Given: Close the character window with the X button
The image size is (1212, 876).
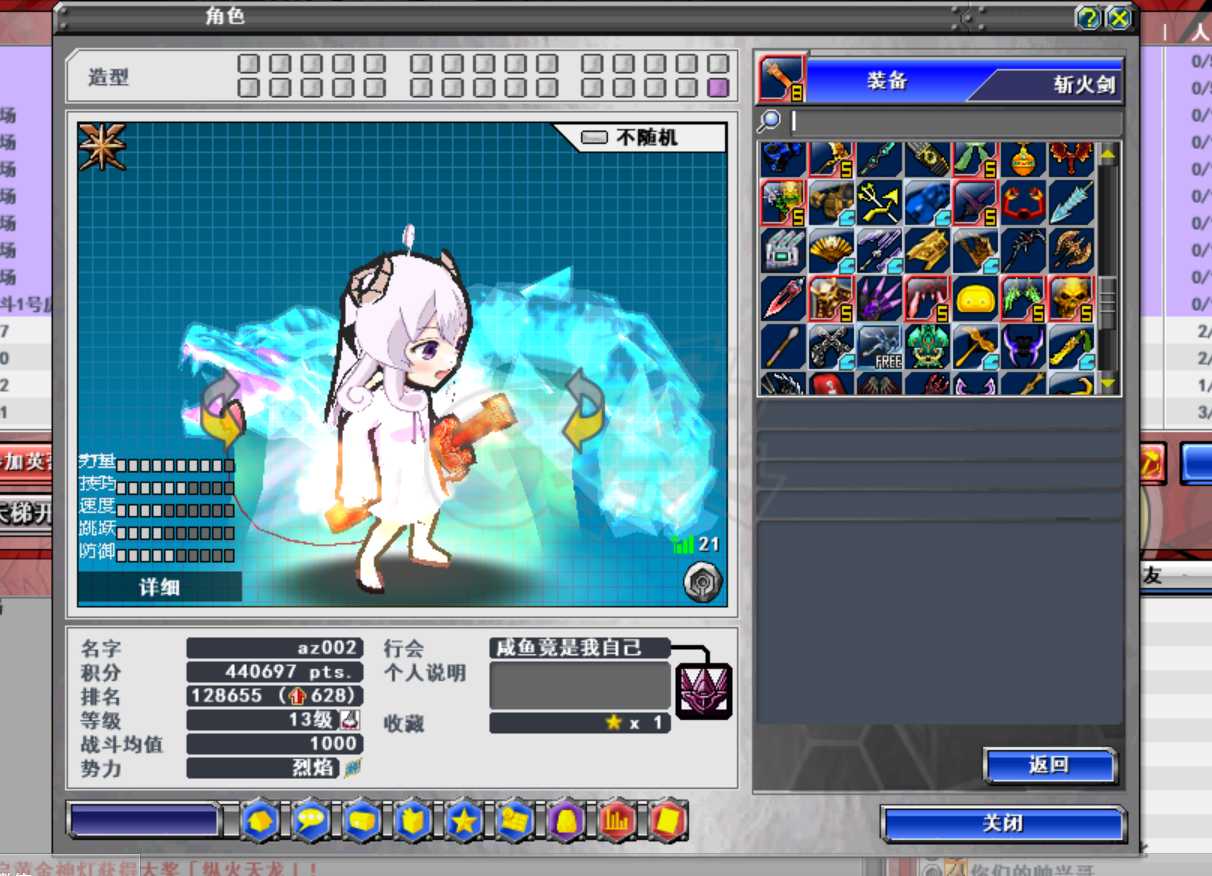Looking at the screenshot, I should (x=1119, y=18).
